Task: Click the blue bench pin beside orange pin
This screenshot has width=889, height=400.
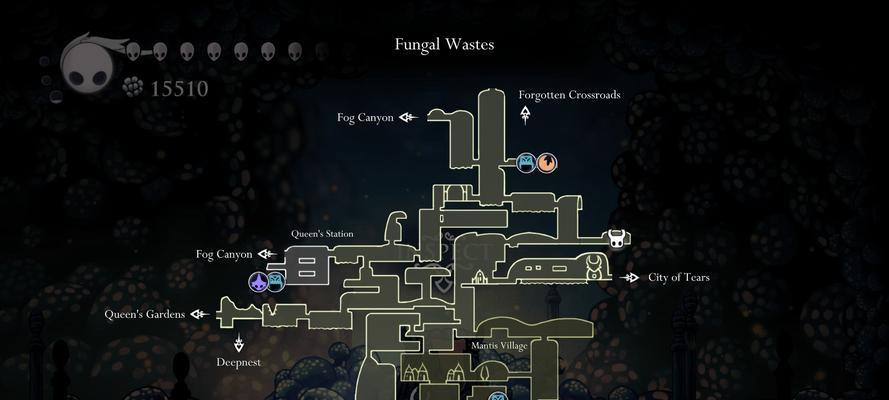Action: [x=526, y=162]
